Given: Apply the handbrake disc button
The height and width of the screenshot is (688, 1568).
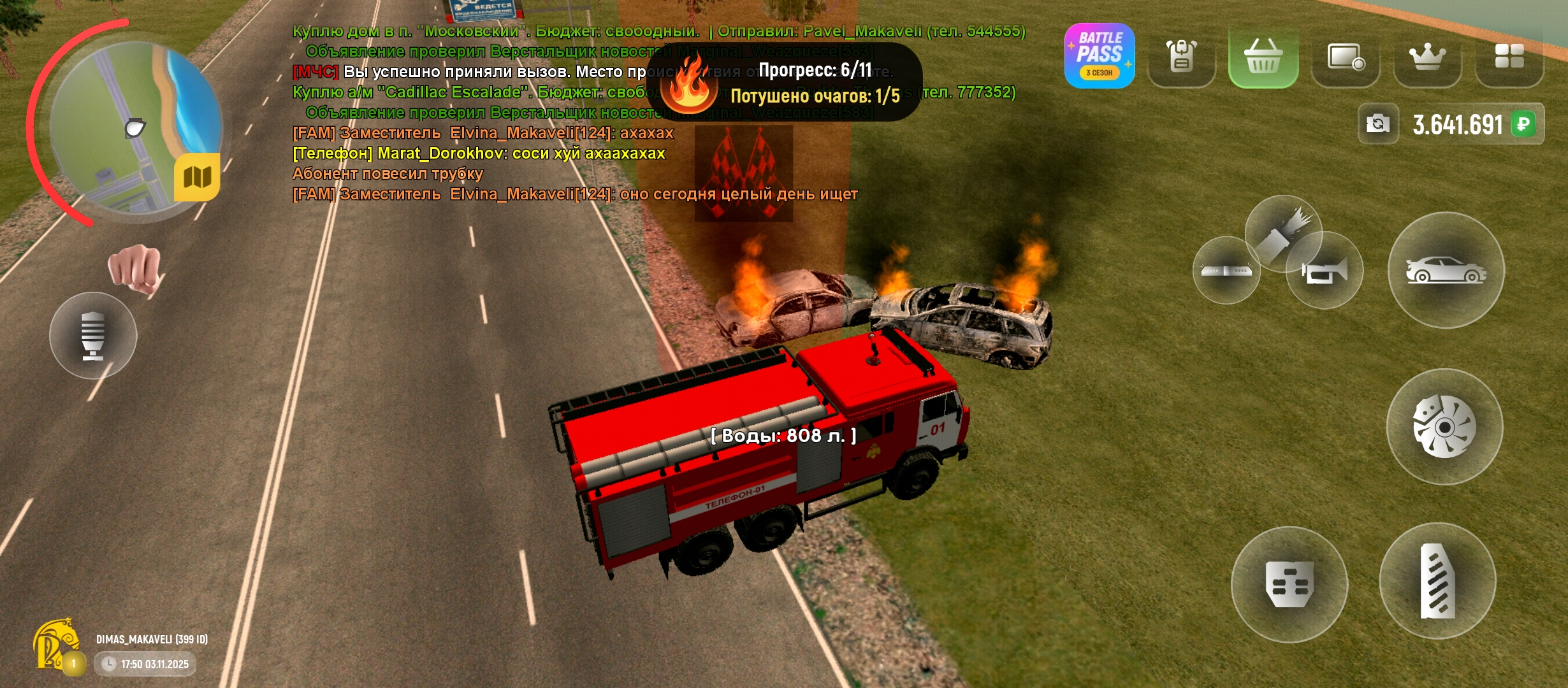Looking at the screenshot, I should click(1444, 426).
